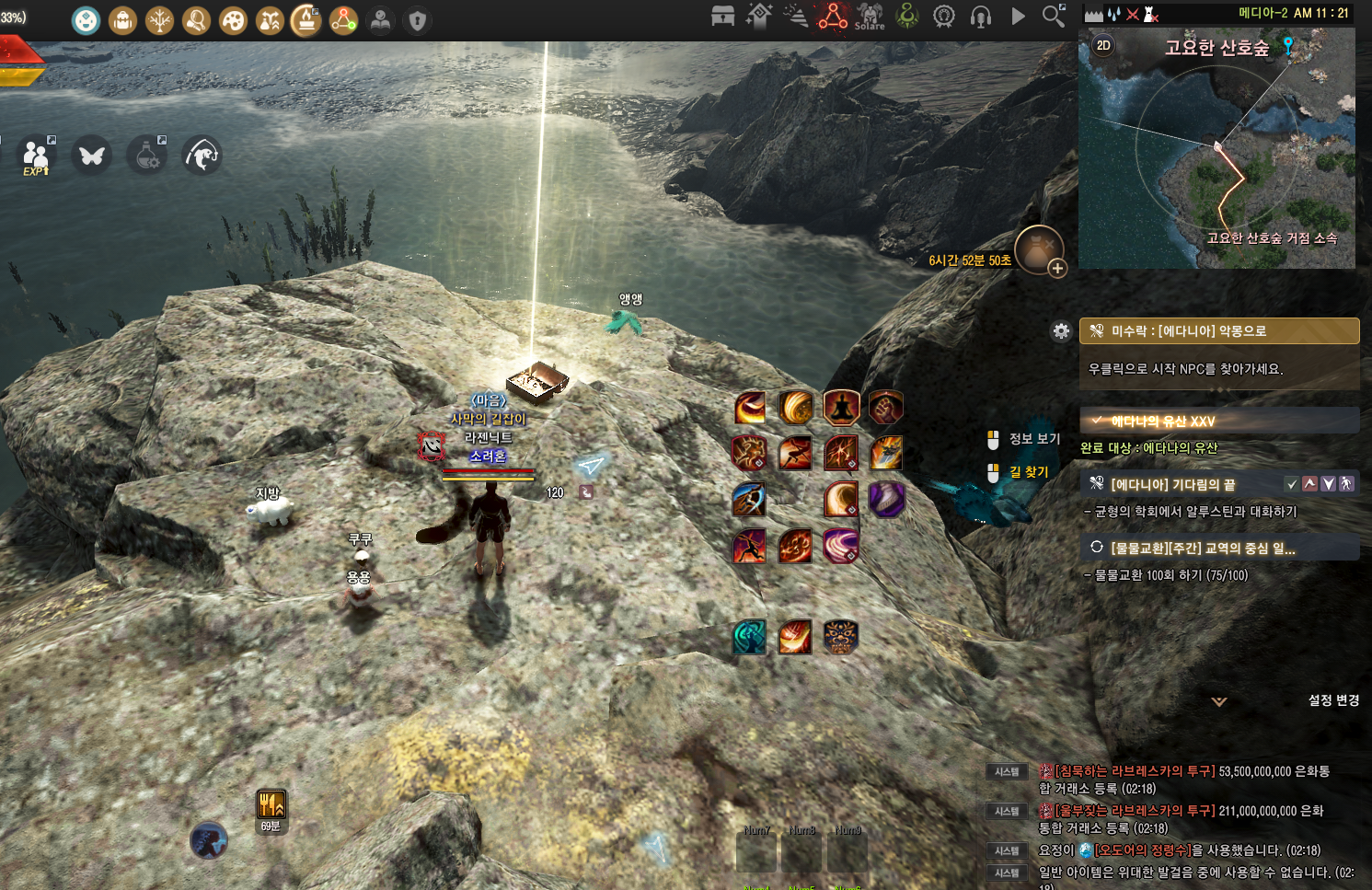Image resolution: width=1372 pixels, height=890 pixels.
Task: Toggle the minimap 2D view button
Action: click(1103, 45)
